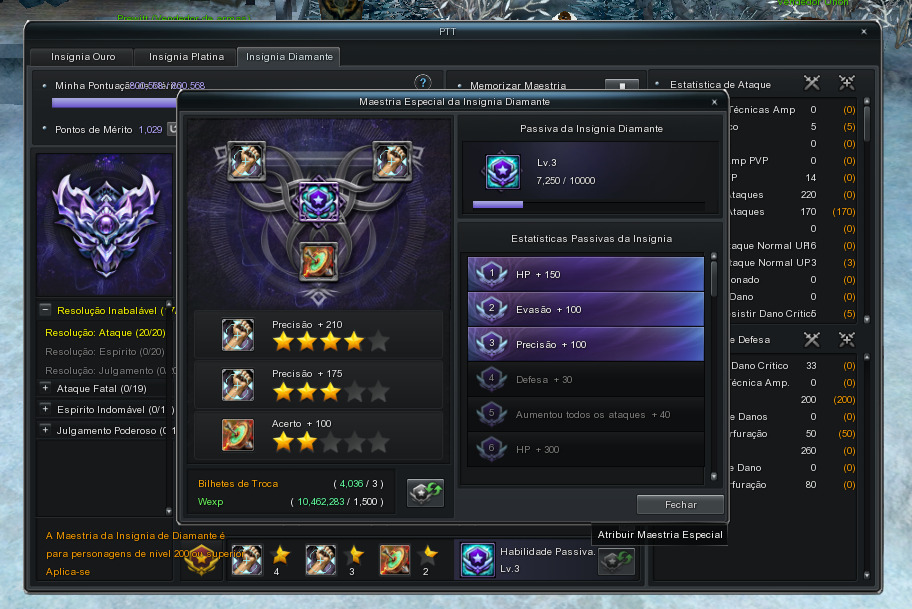Close the PTT window
912x609 pixels.
[x=864, y=32]
